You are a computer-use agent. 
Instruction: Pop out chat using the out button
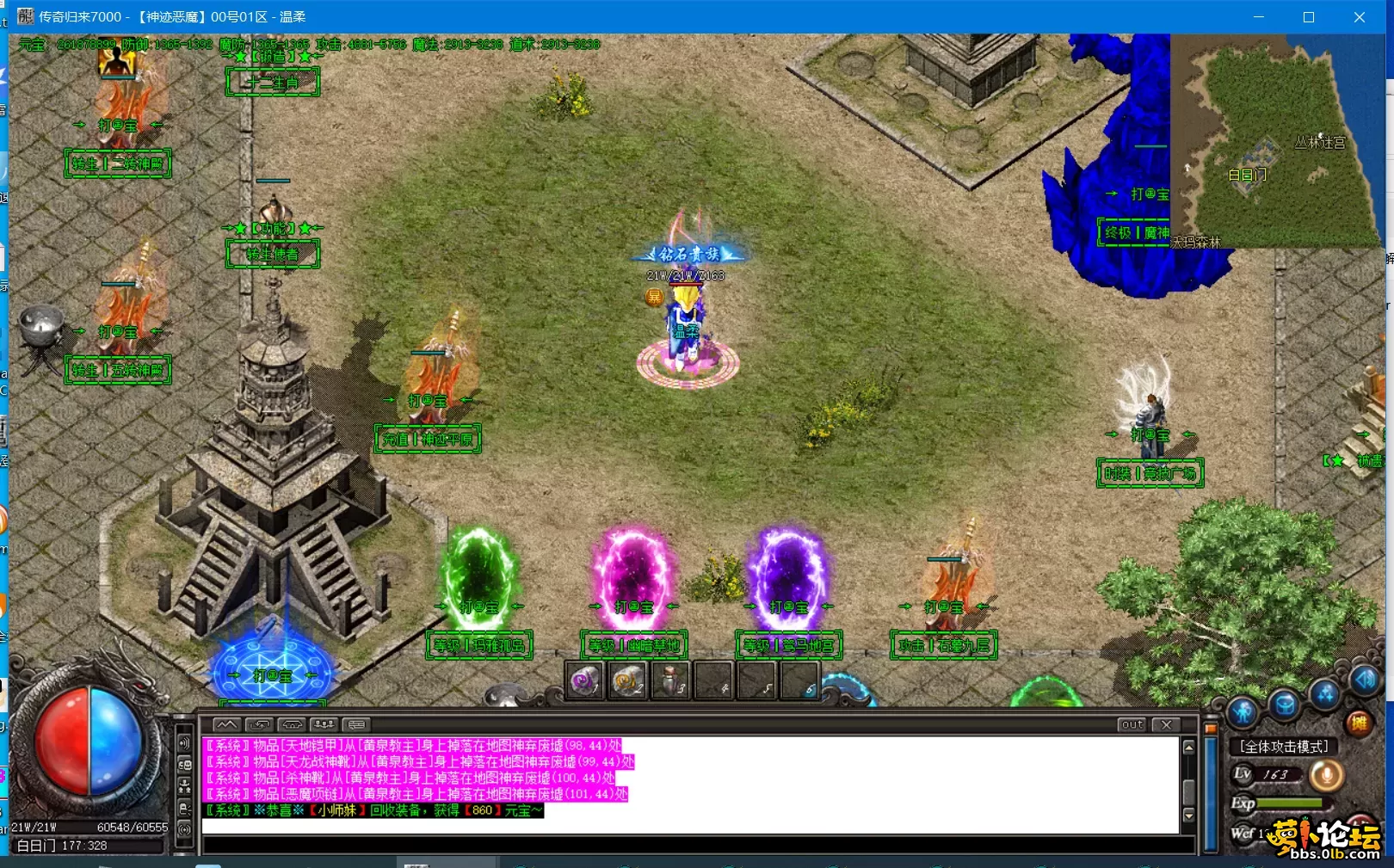pos(1132,725)
